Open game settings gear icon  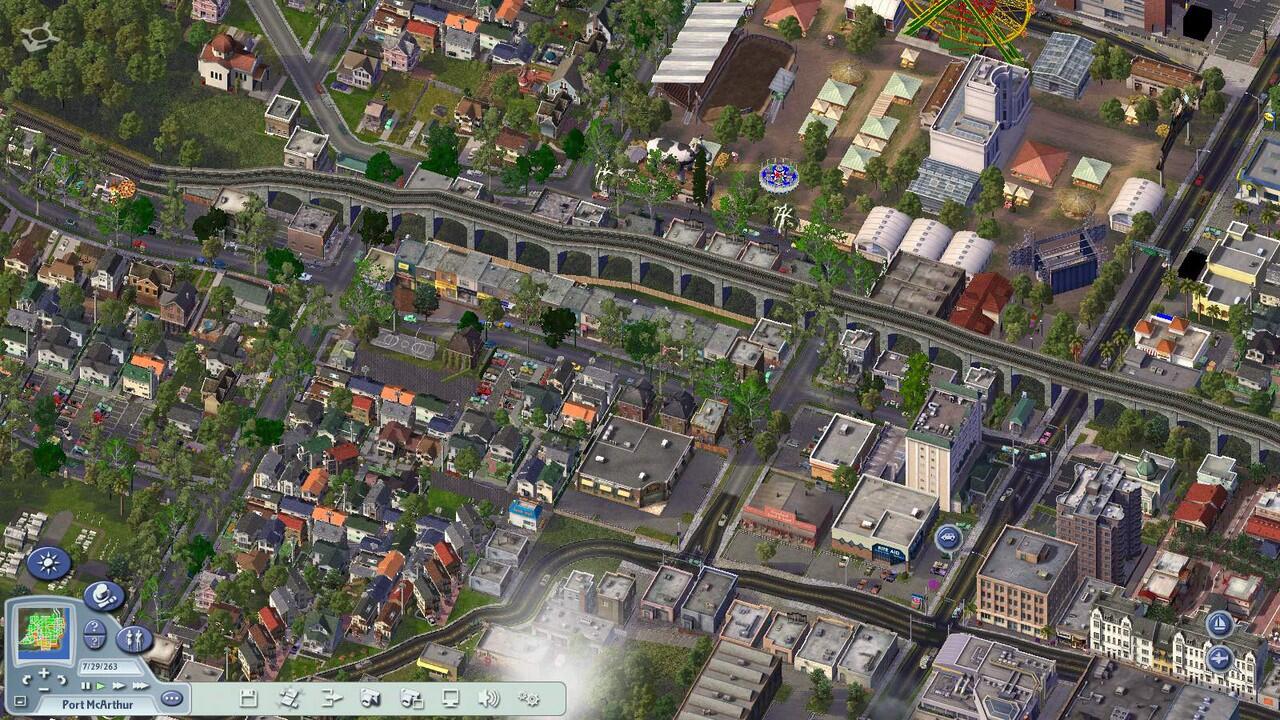tap(529, 698)
